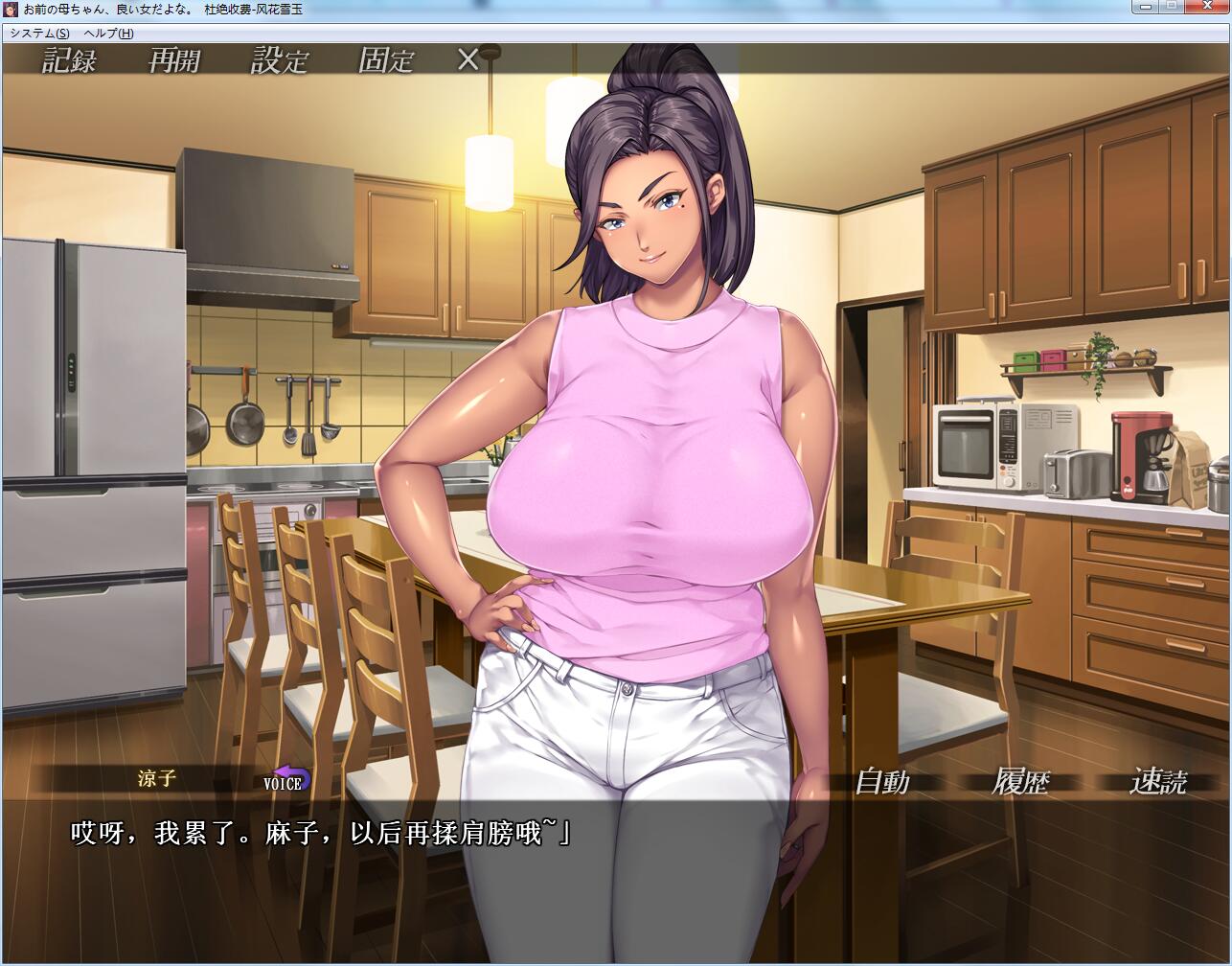1232x966 pixels.
Task: Toggle the 固定 menu lock
Action: point(385,60)
